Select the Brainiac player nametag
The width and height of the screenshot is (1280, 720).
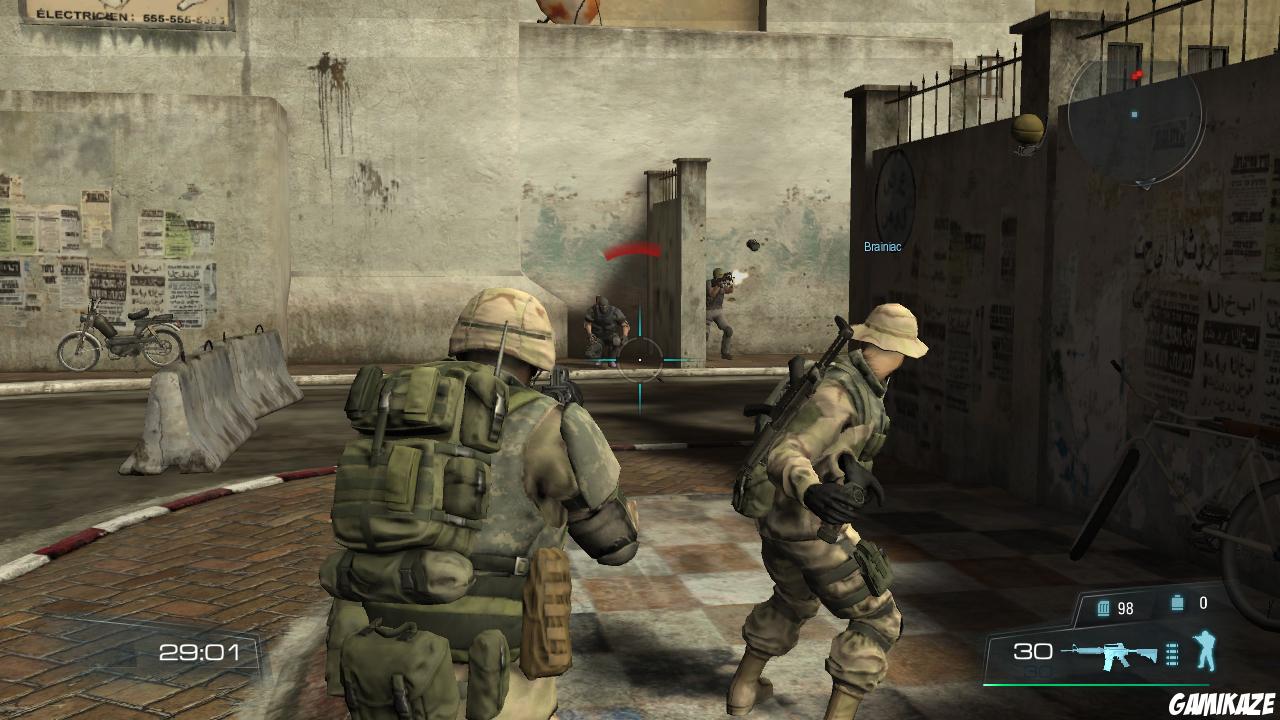coord(881,245)
